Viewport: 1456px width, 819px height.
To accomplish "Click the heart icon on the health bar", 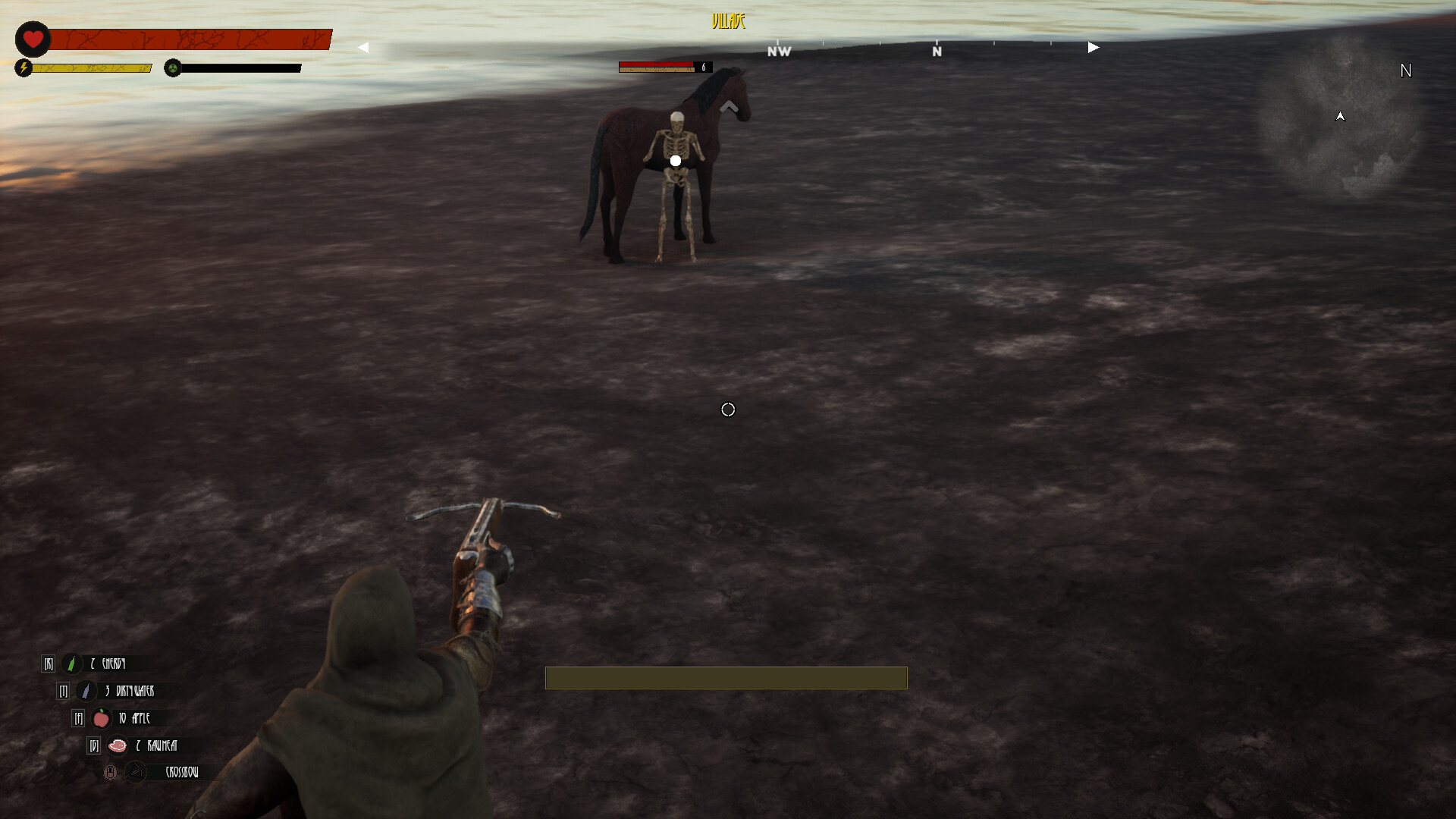I will (33, 39).
